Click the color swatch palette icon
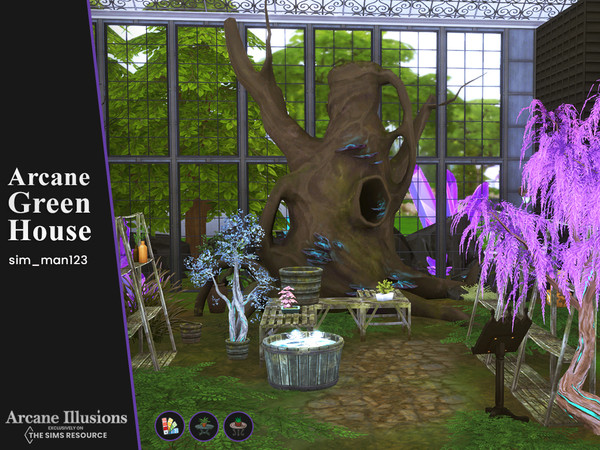600x450 pixels. (169, 426)
